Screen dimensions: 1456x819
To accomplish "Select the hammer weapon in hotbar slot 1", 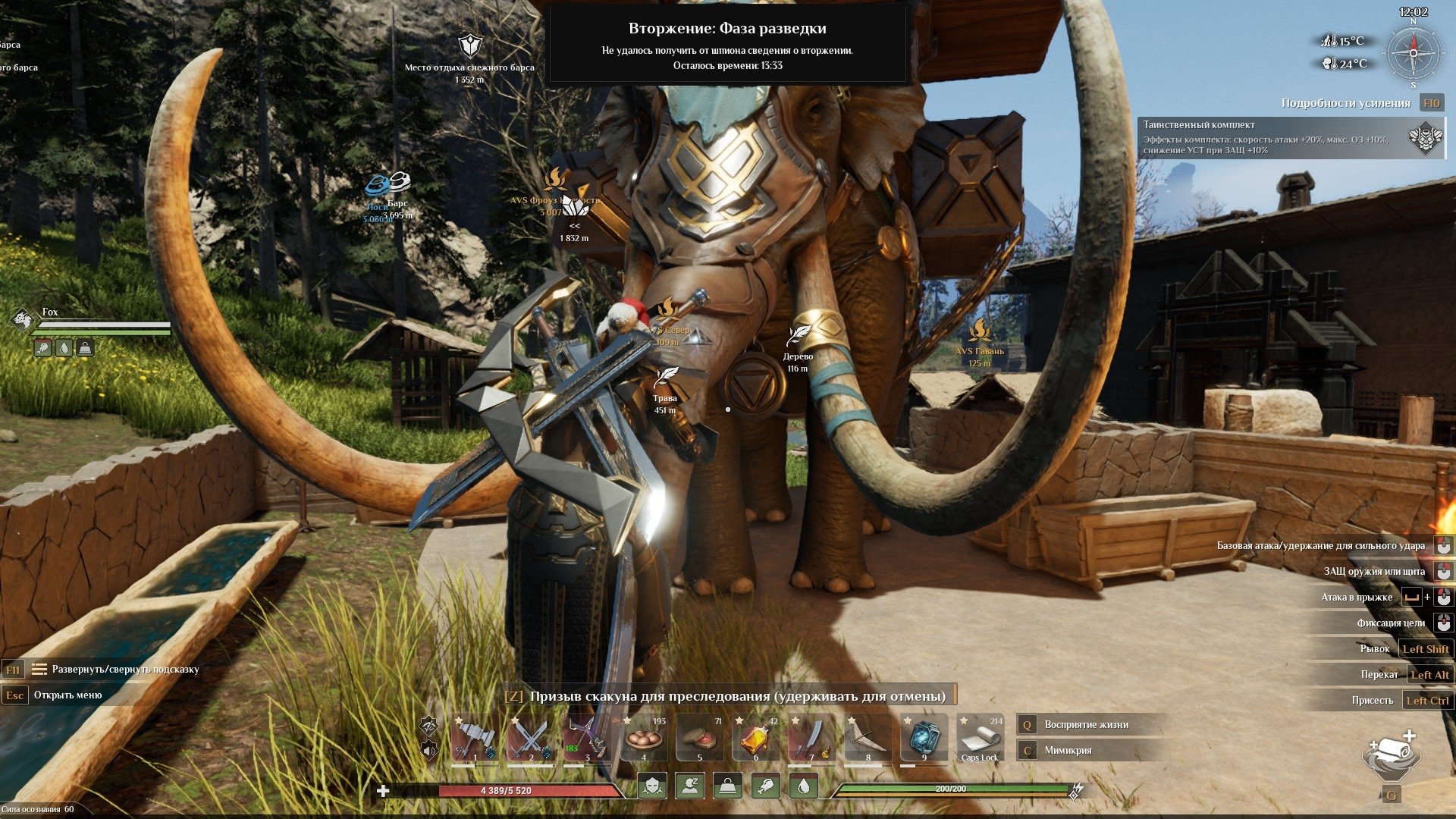I will pyautogui.click(x=475, y=737).
